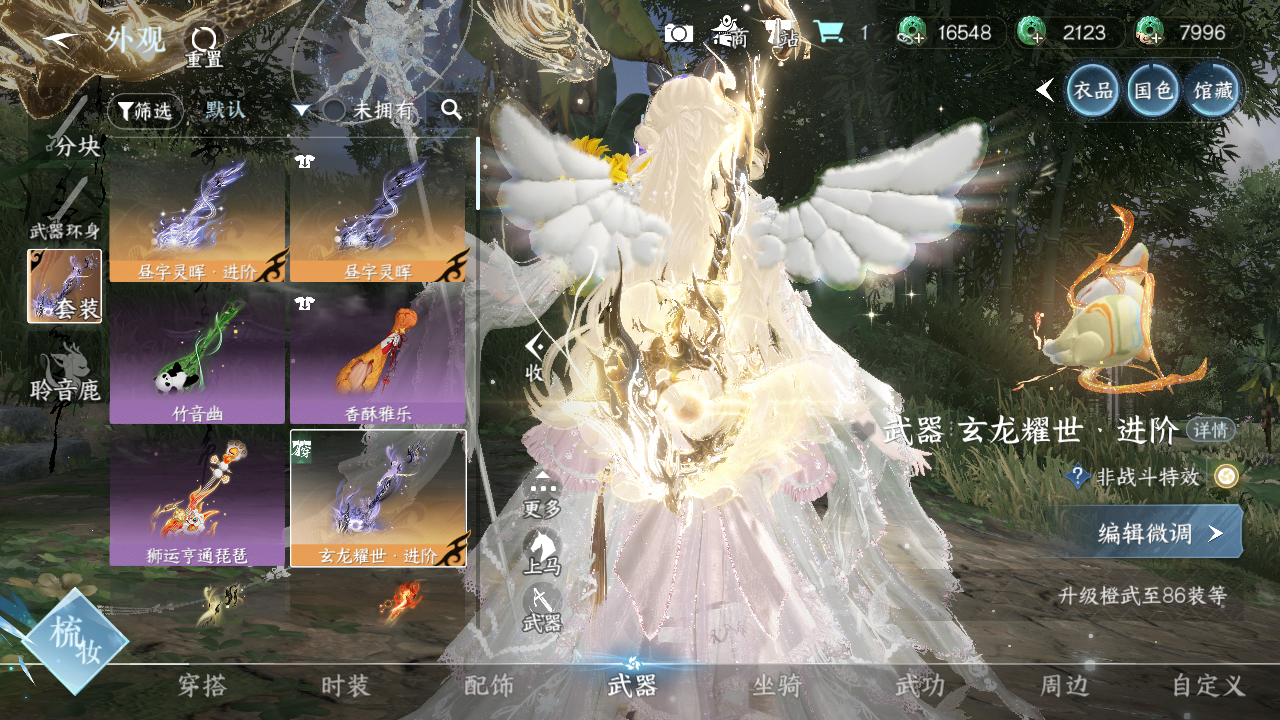Open the 自定义 custom tab
Viewport: 1280px width, 720px height.
pos(1208,686)
